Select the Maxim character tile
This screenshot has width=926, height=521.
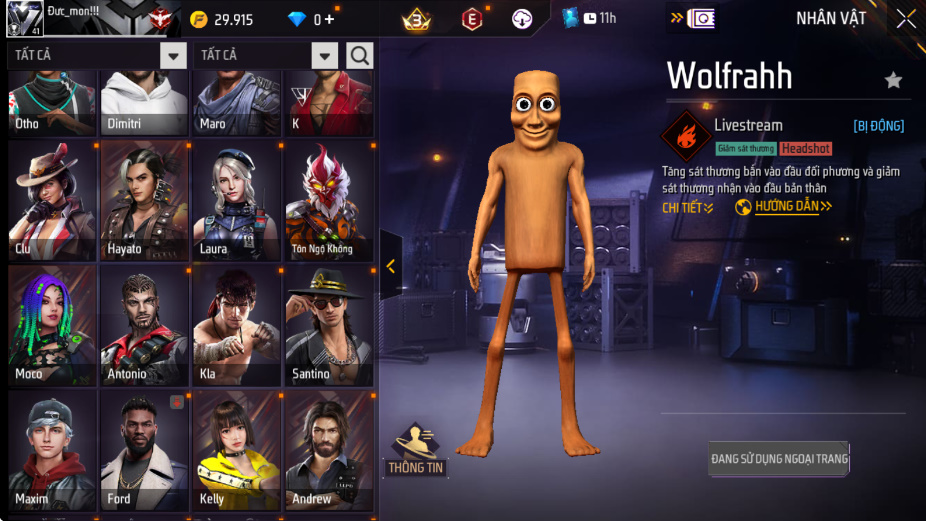(x=52, y=450)
